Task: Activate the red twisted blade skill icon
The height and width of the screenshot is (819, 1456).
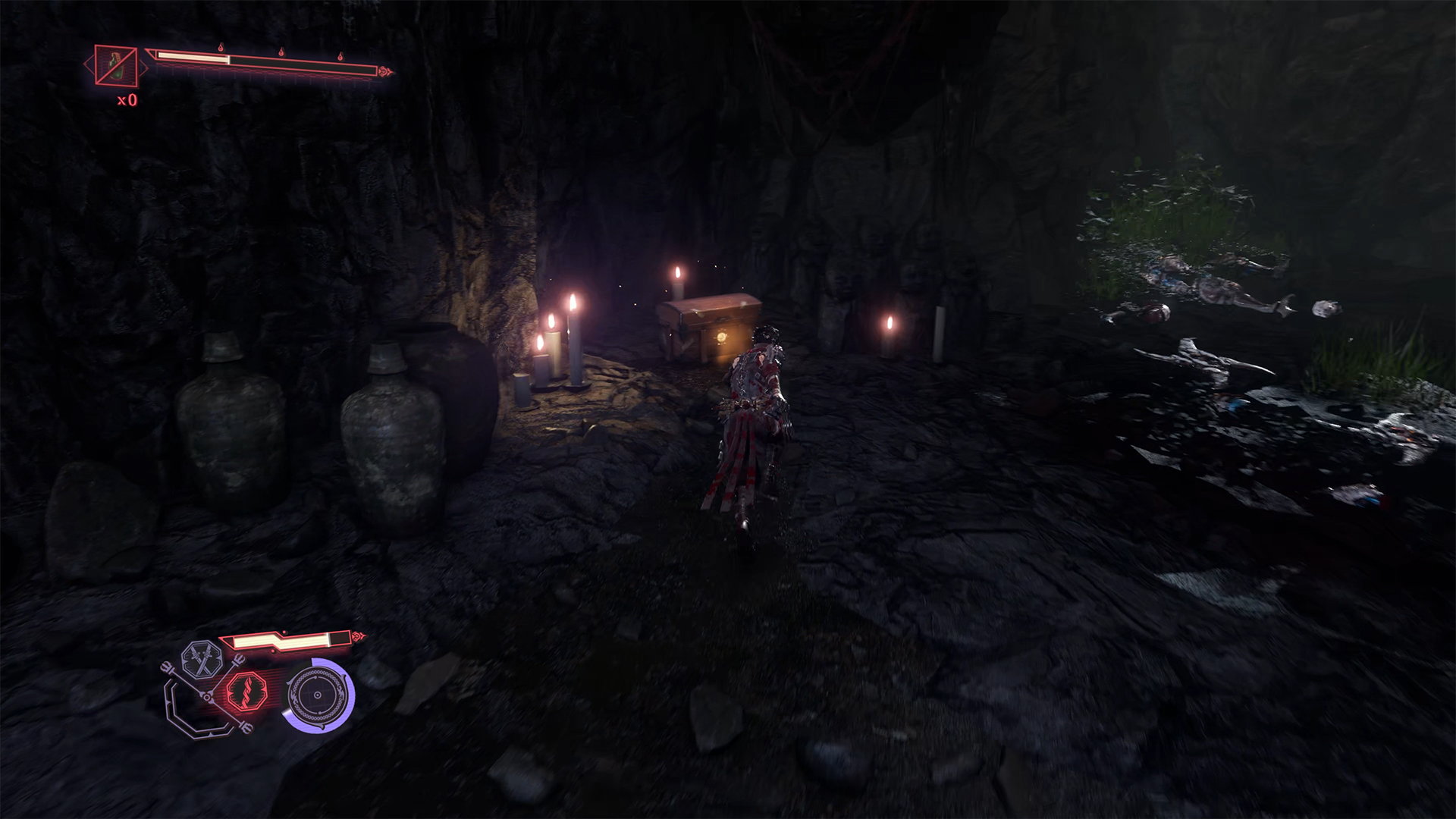Action: point(247,692)
